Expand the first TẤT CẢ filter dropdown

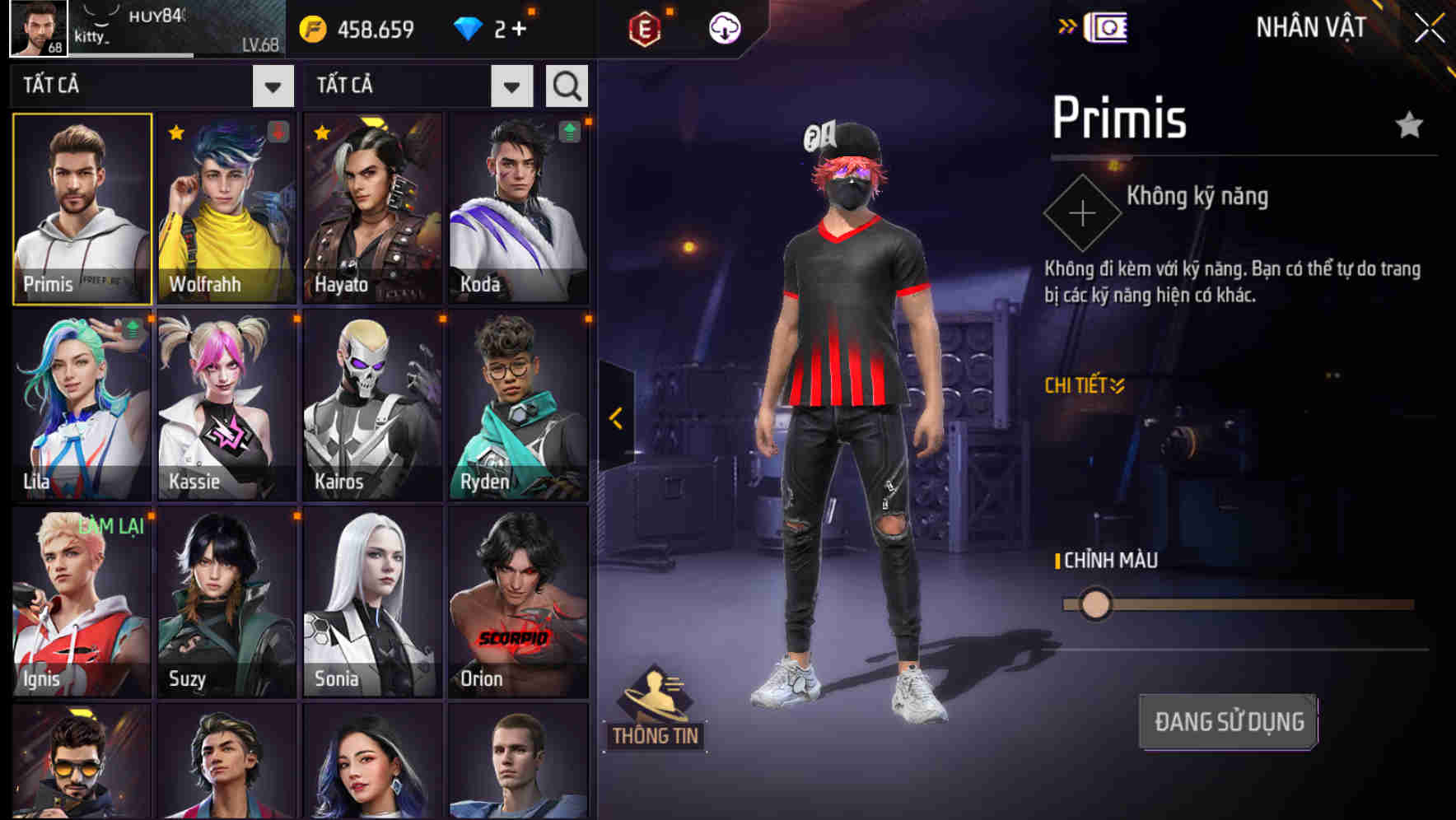[x=274, y=85]
